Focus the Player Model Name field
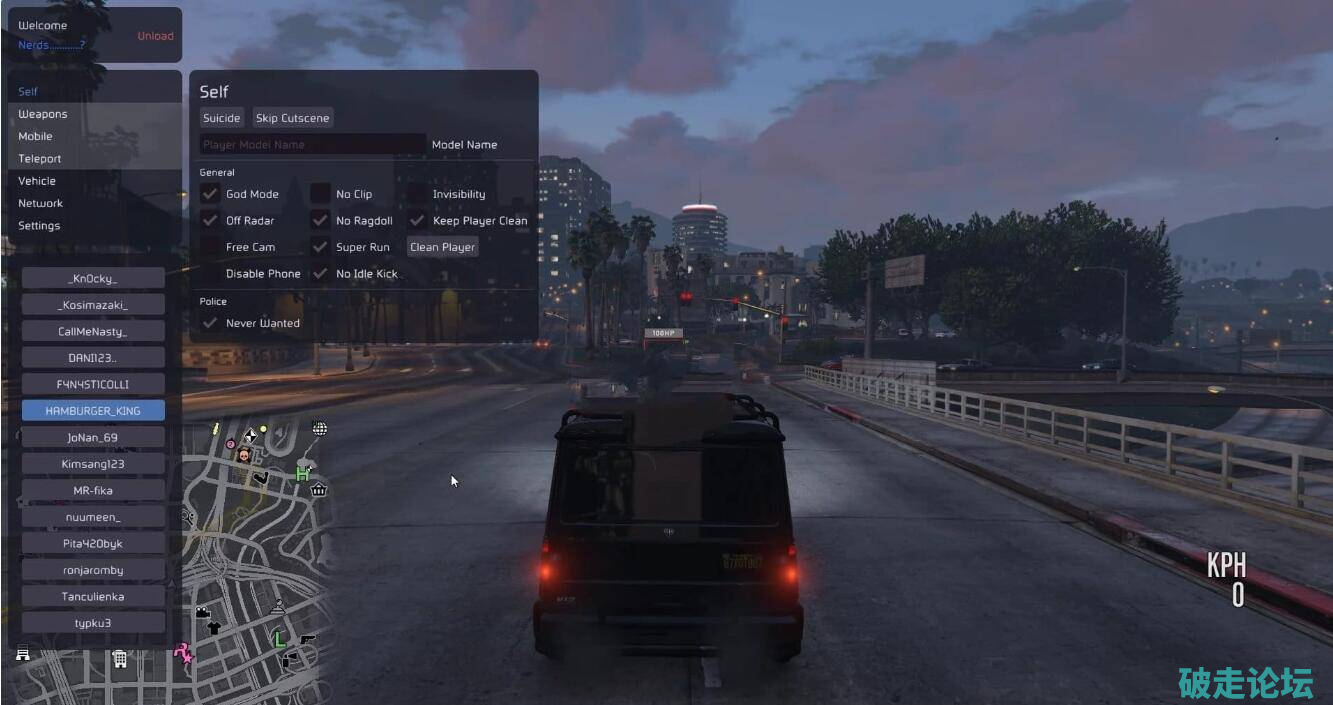1333x705 pixels. 312,145
